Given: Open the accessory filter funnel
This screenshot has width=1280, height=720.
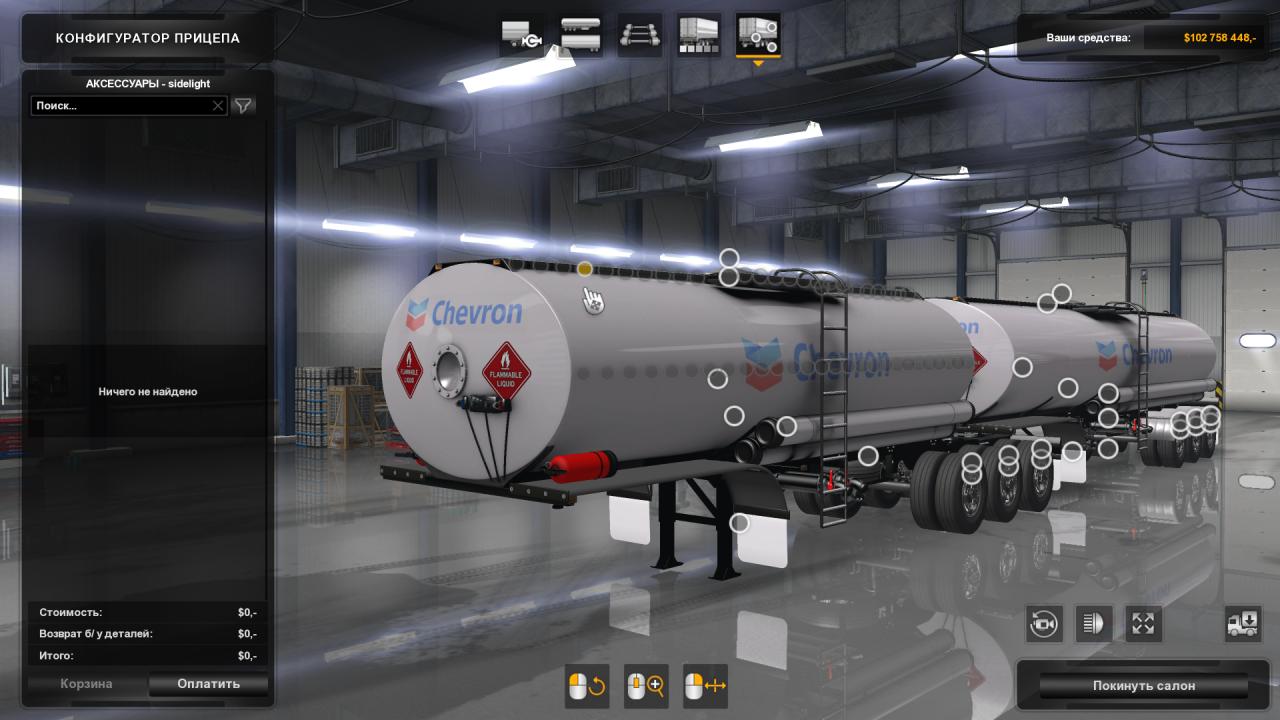Looking at the screenshot, I should tap(243, 105).
